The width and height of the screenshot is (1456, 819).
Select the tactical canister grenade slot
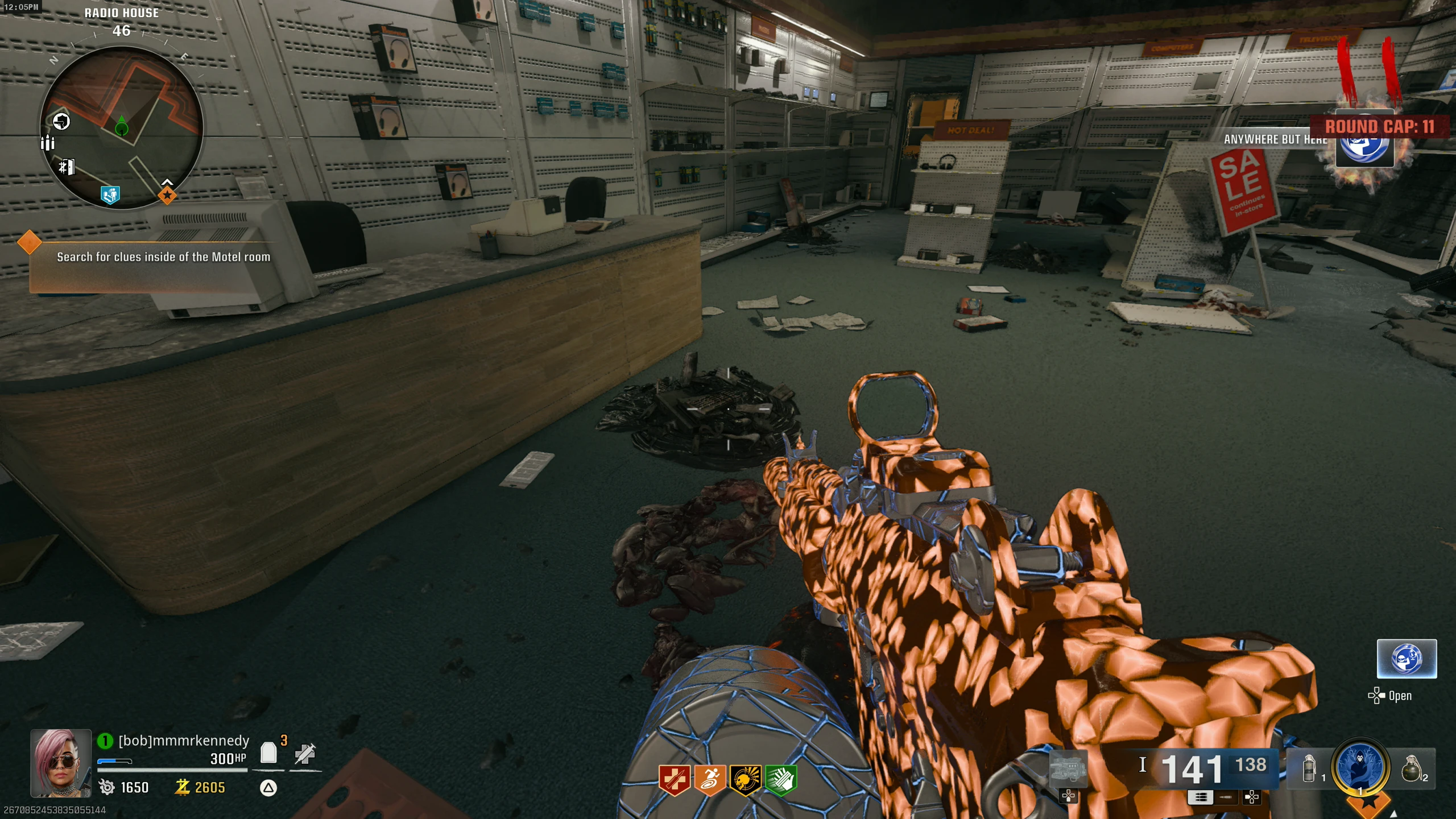pos(1309,768)
